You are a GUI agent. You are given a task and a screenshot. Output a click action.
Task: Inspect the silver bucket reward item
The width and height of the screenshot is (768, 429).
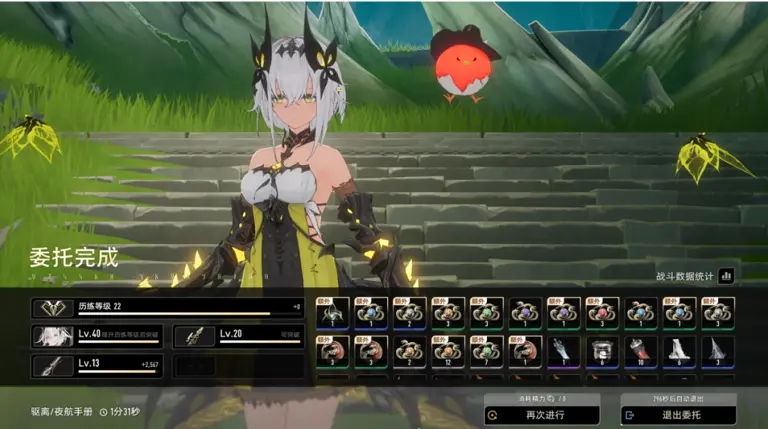tap(602, 351)
